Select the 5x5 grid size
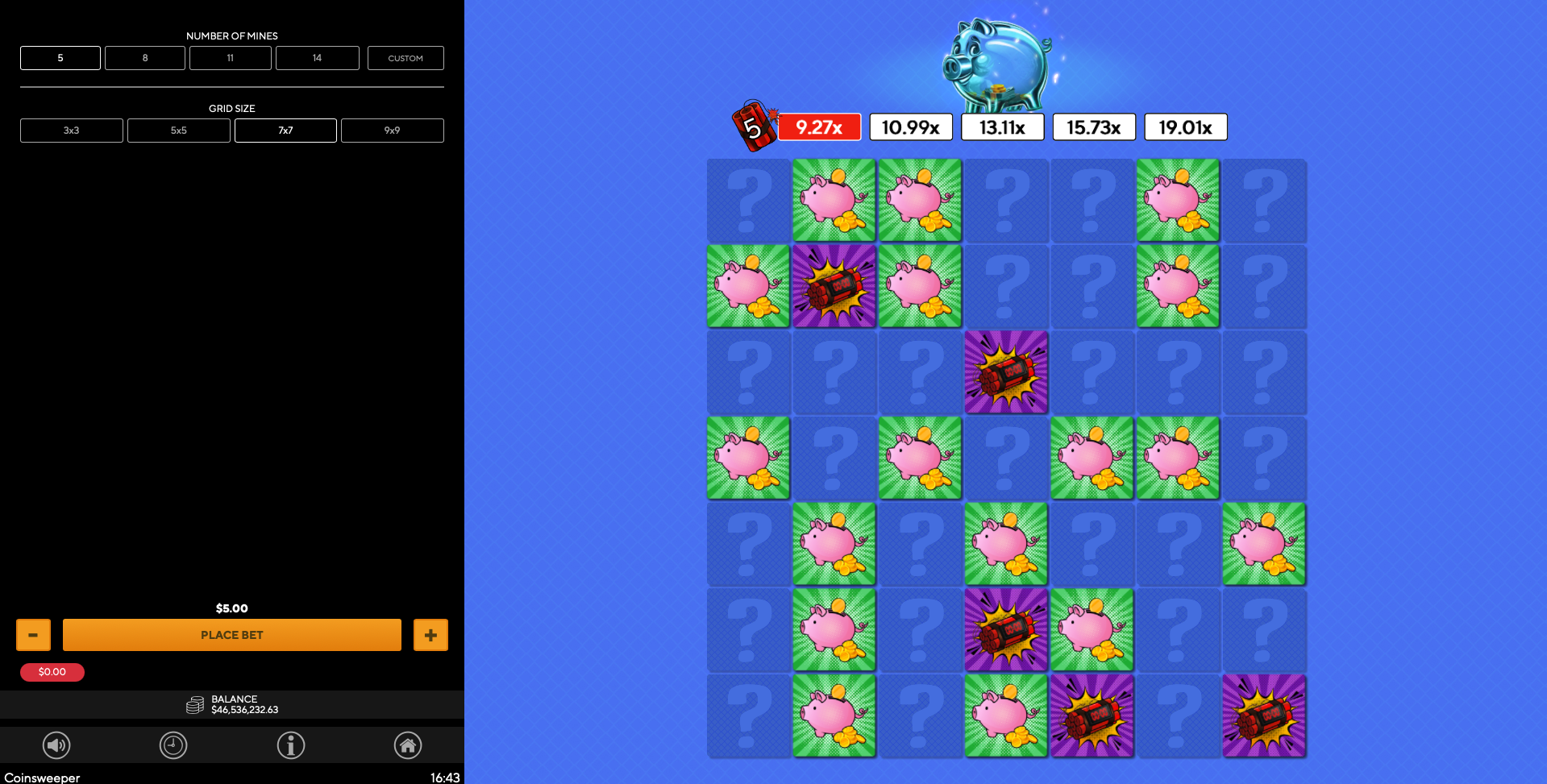The image size is (1547, 784). pyautogui.click(x=178, y=130)
